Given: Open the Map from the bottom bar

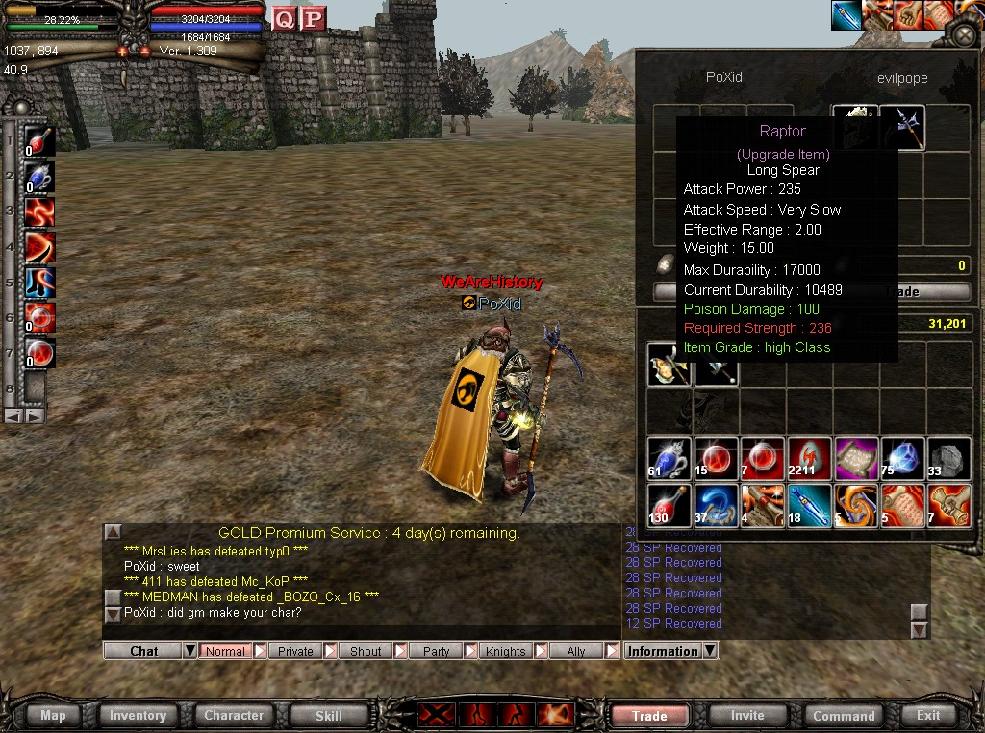Looking at the screenshot, I should pyautogui.click(x=53, y=715).
